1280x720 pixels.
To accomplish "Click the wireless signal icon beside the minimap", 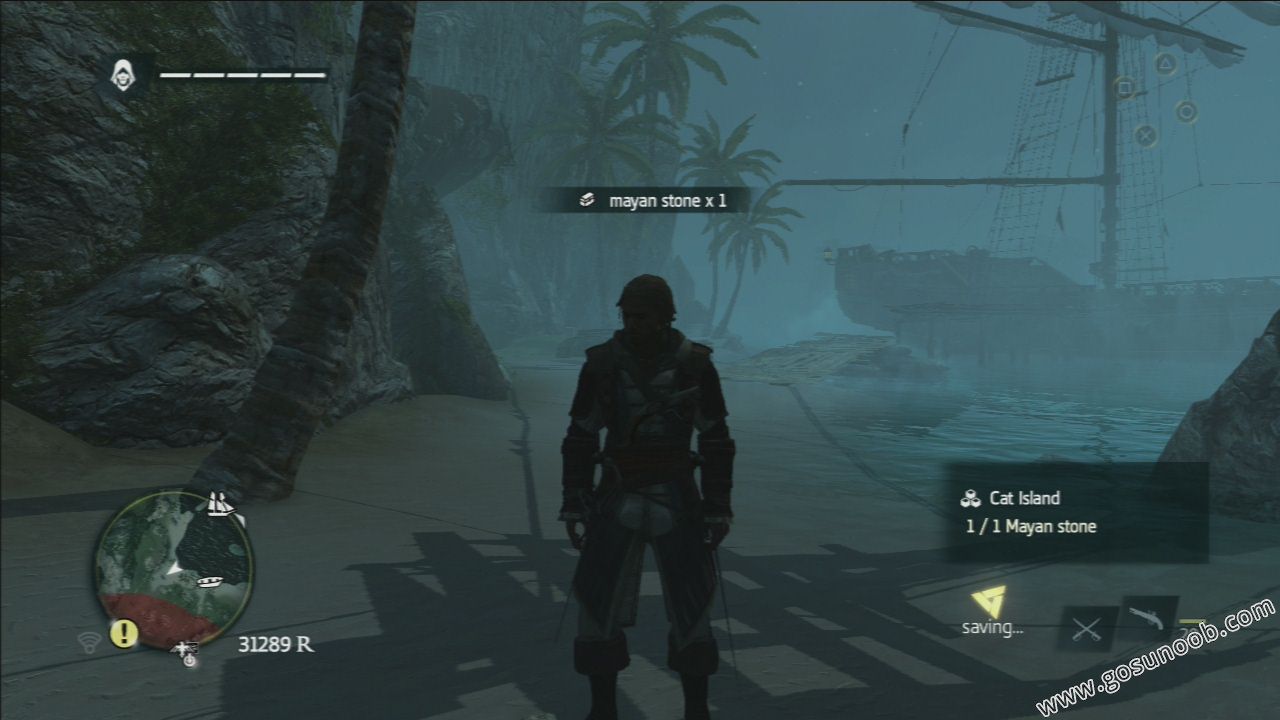I will 87,639.
